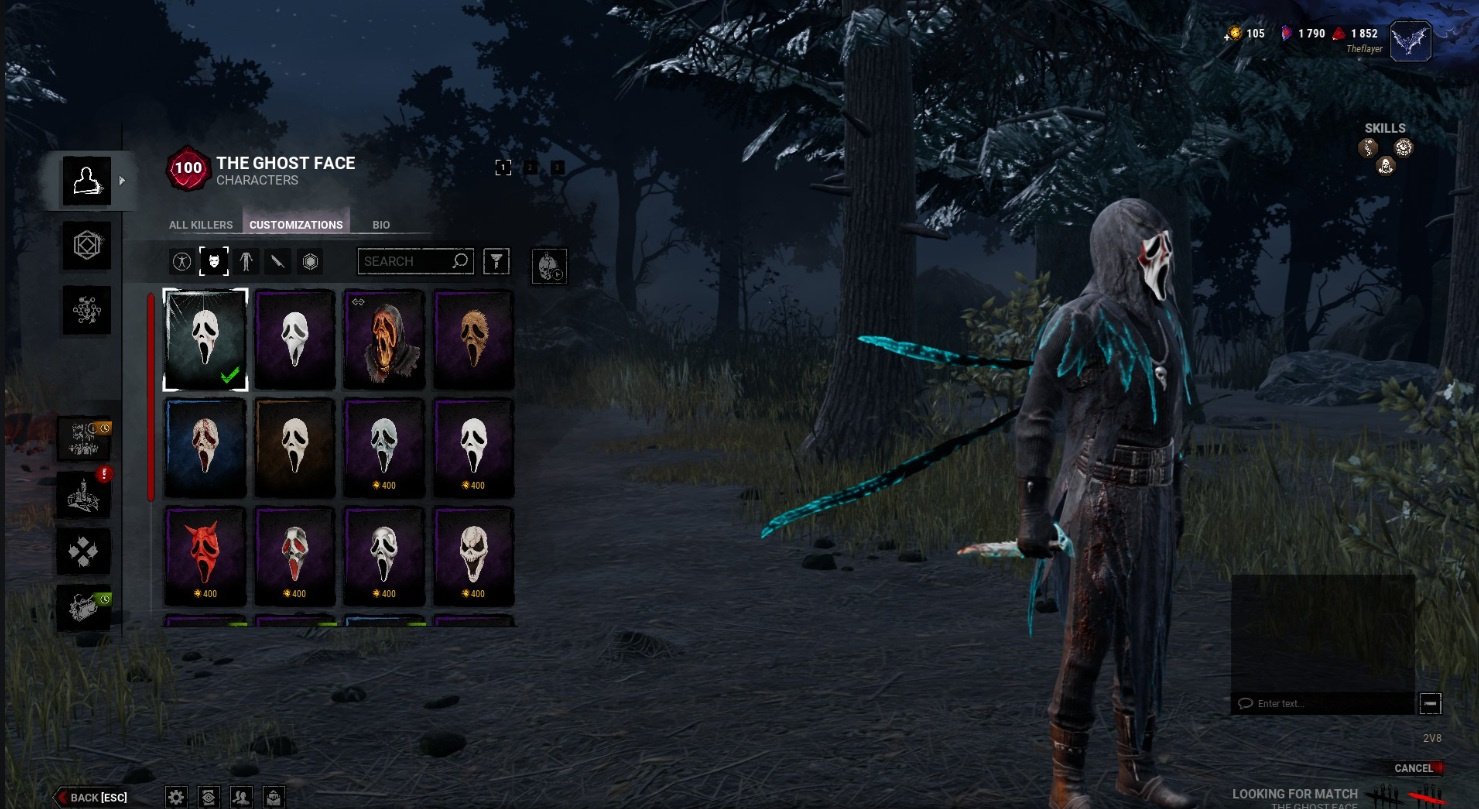Select the mask customization category icon
Screen dimensions: 1479x809
click(x=213, y=261)
